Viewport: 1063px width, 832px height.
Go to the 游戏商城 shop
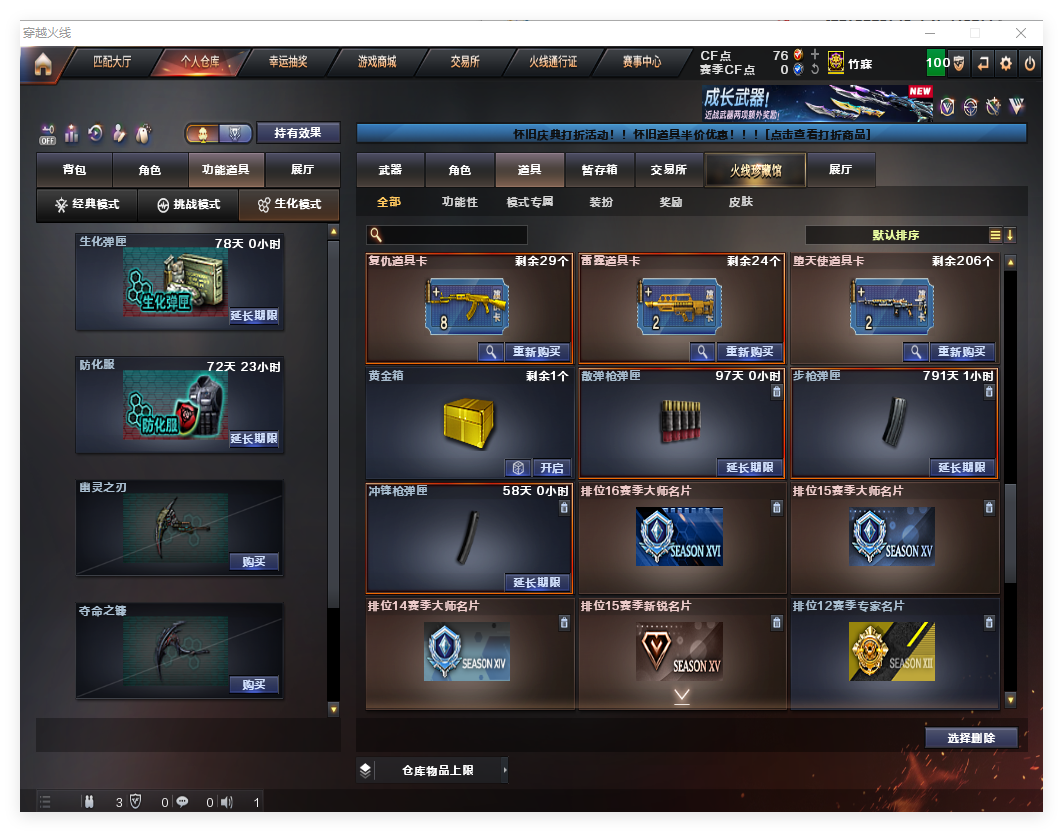click(x=377, y=62)
